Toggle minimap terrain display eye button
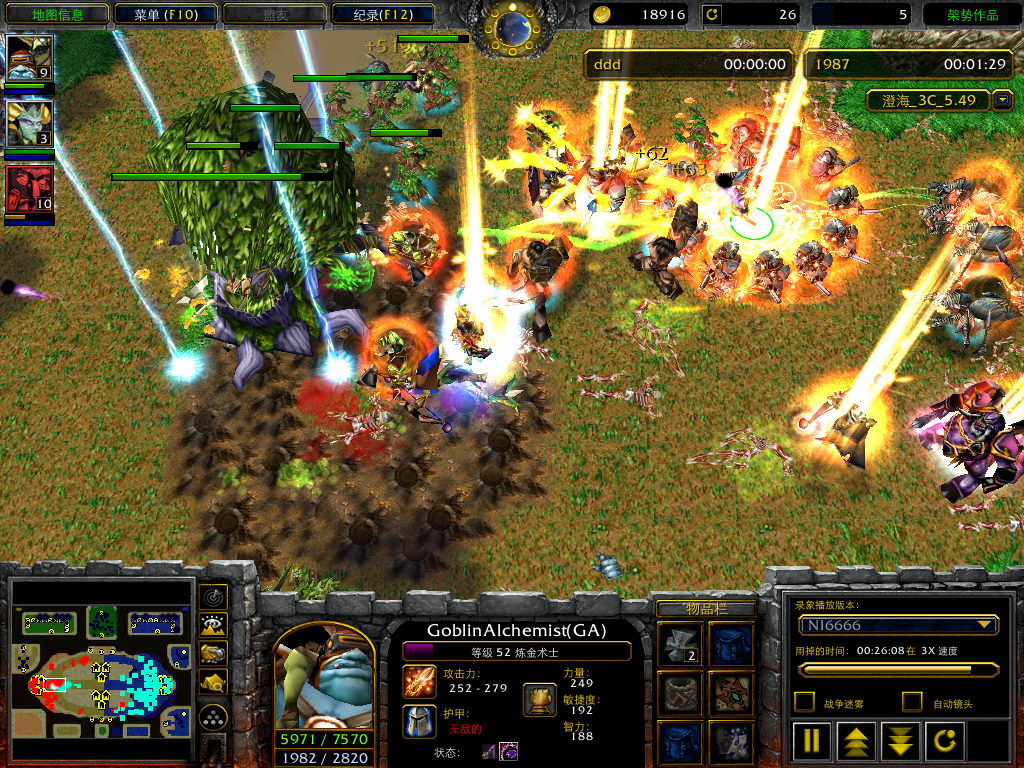The image size is (1024, 768). point(213,626)
